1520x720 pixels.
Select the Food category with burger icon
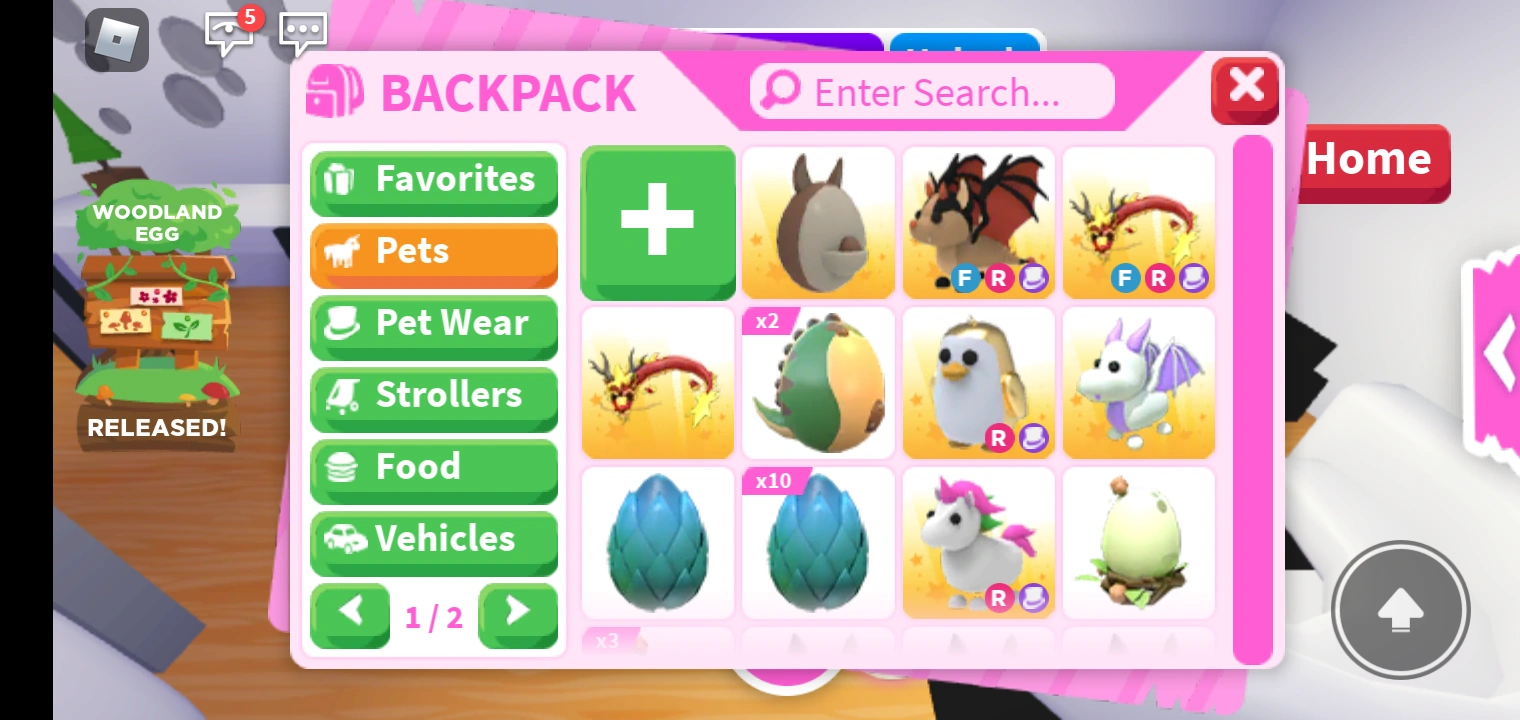(433, 467)
